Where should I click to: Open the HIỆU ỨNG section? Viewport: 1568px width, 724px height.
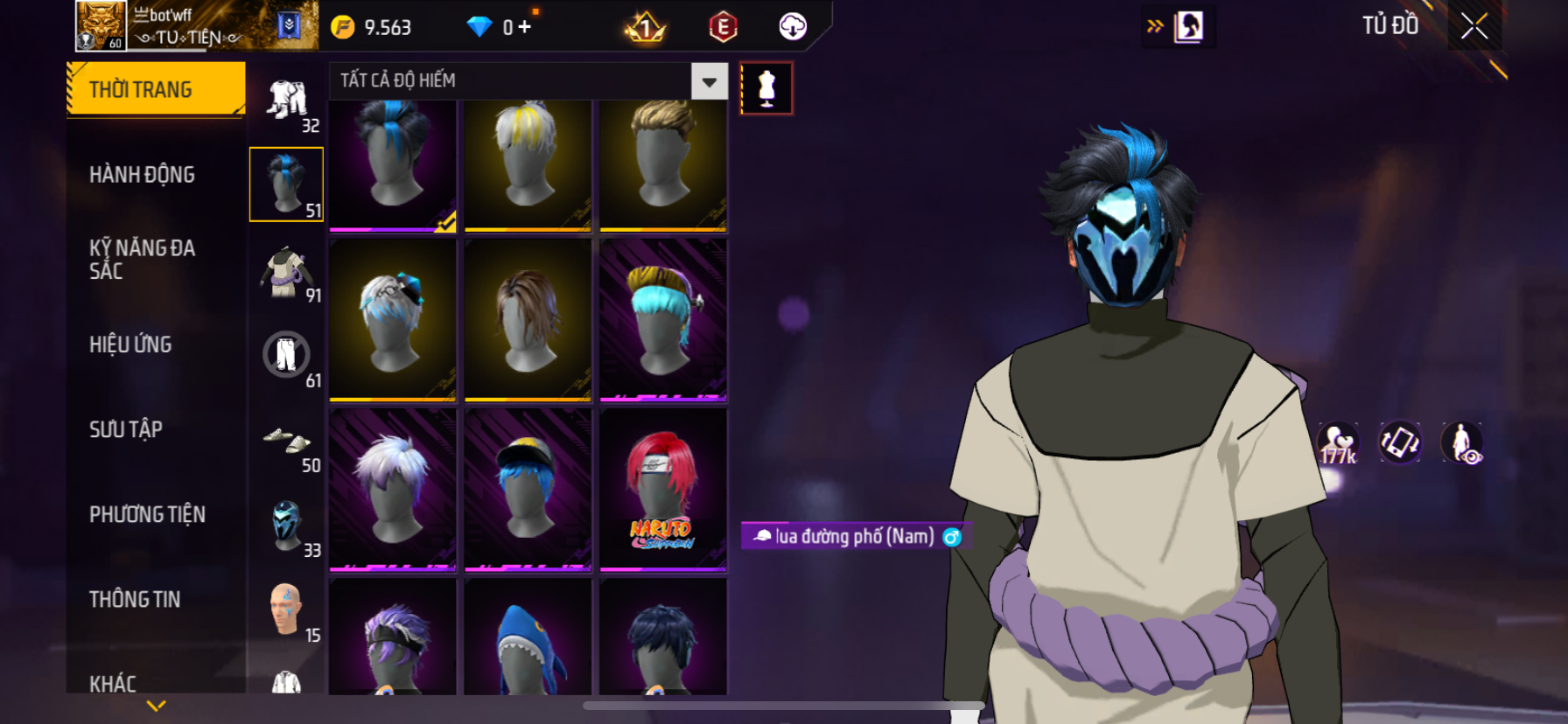pyautogui.click(x=130, y=345)
